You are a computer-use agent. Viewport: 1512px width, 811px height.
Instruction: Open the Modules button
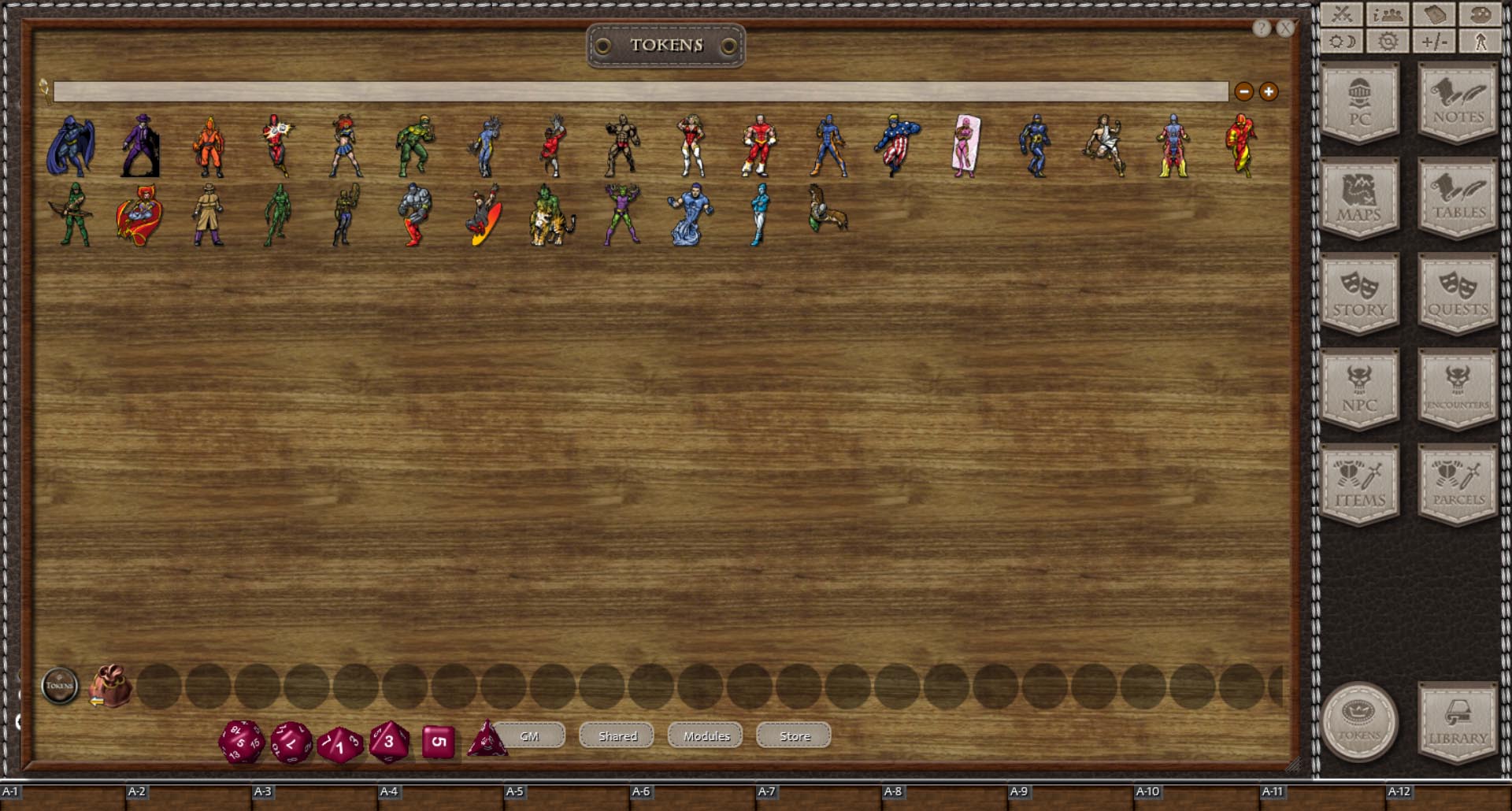coord(705,735)
